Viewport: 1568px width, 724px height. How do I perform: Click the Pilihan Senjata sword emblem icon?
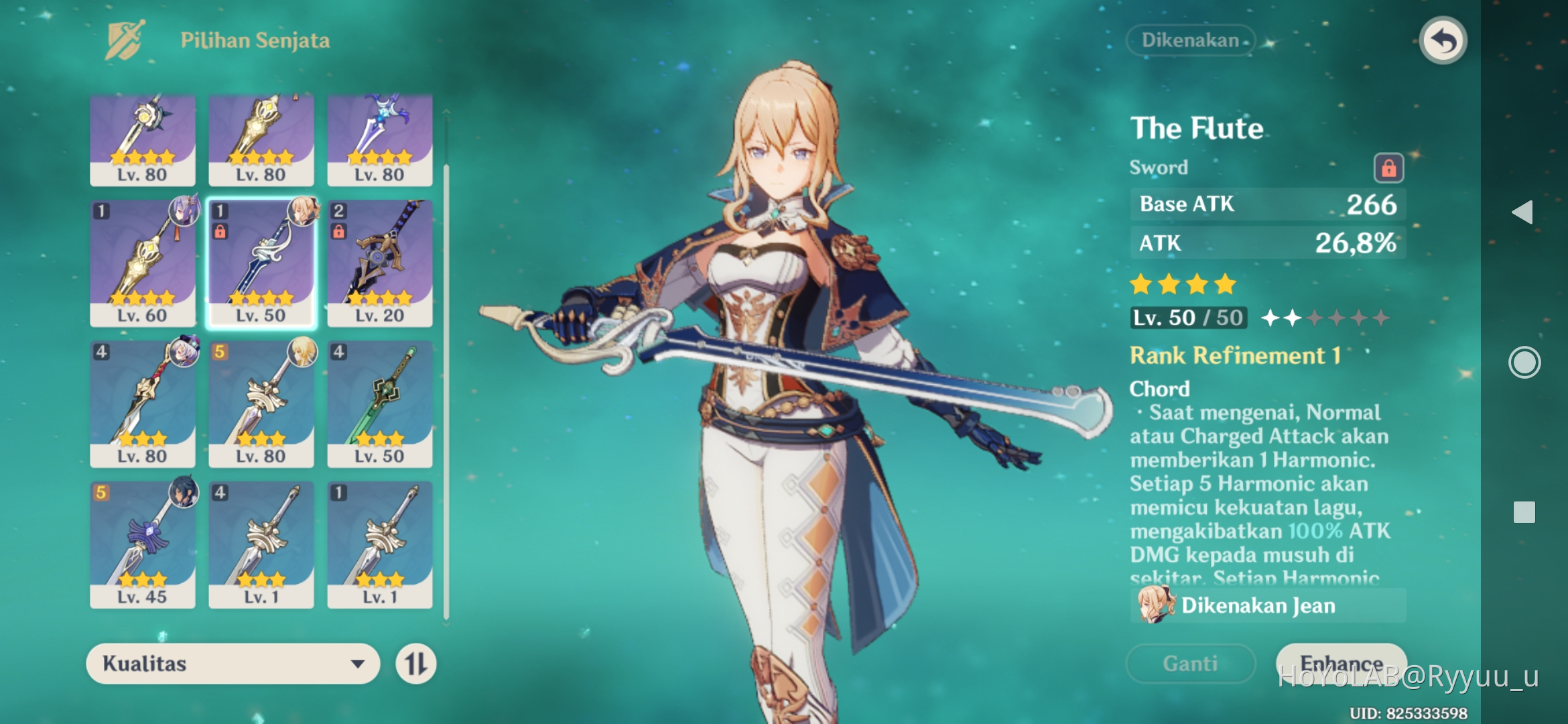(125, 39)
